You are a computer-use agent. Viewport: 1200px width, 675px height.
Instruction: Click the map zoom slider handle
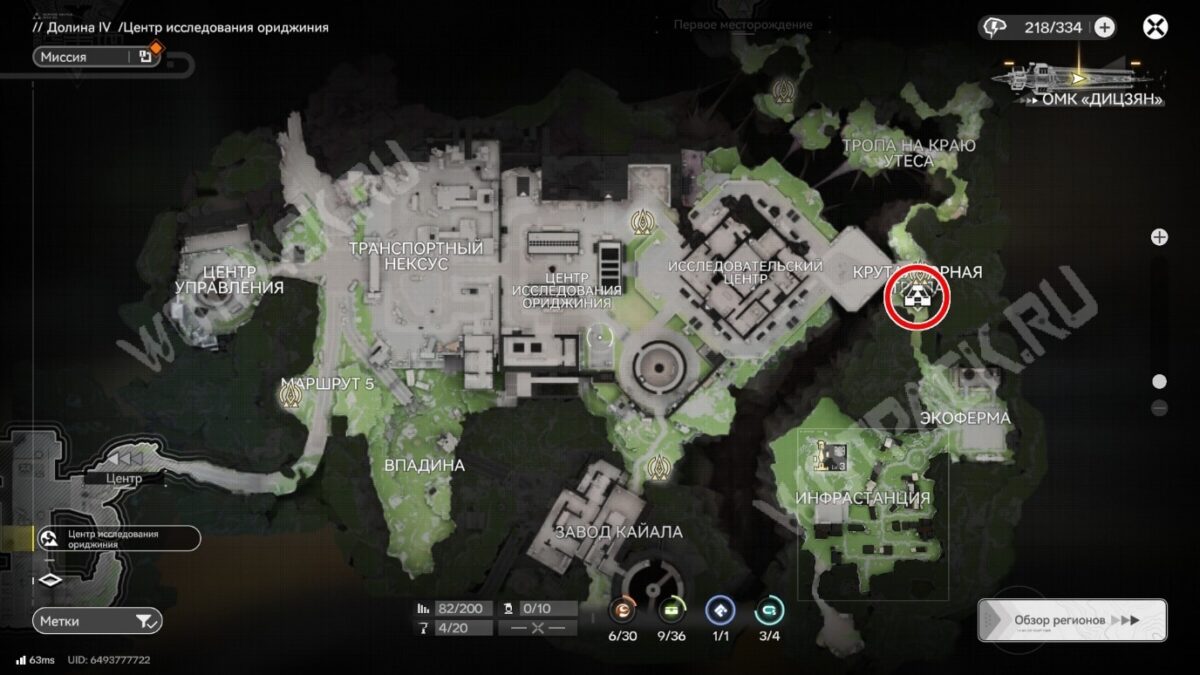click(x=1159, y=381)
